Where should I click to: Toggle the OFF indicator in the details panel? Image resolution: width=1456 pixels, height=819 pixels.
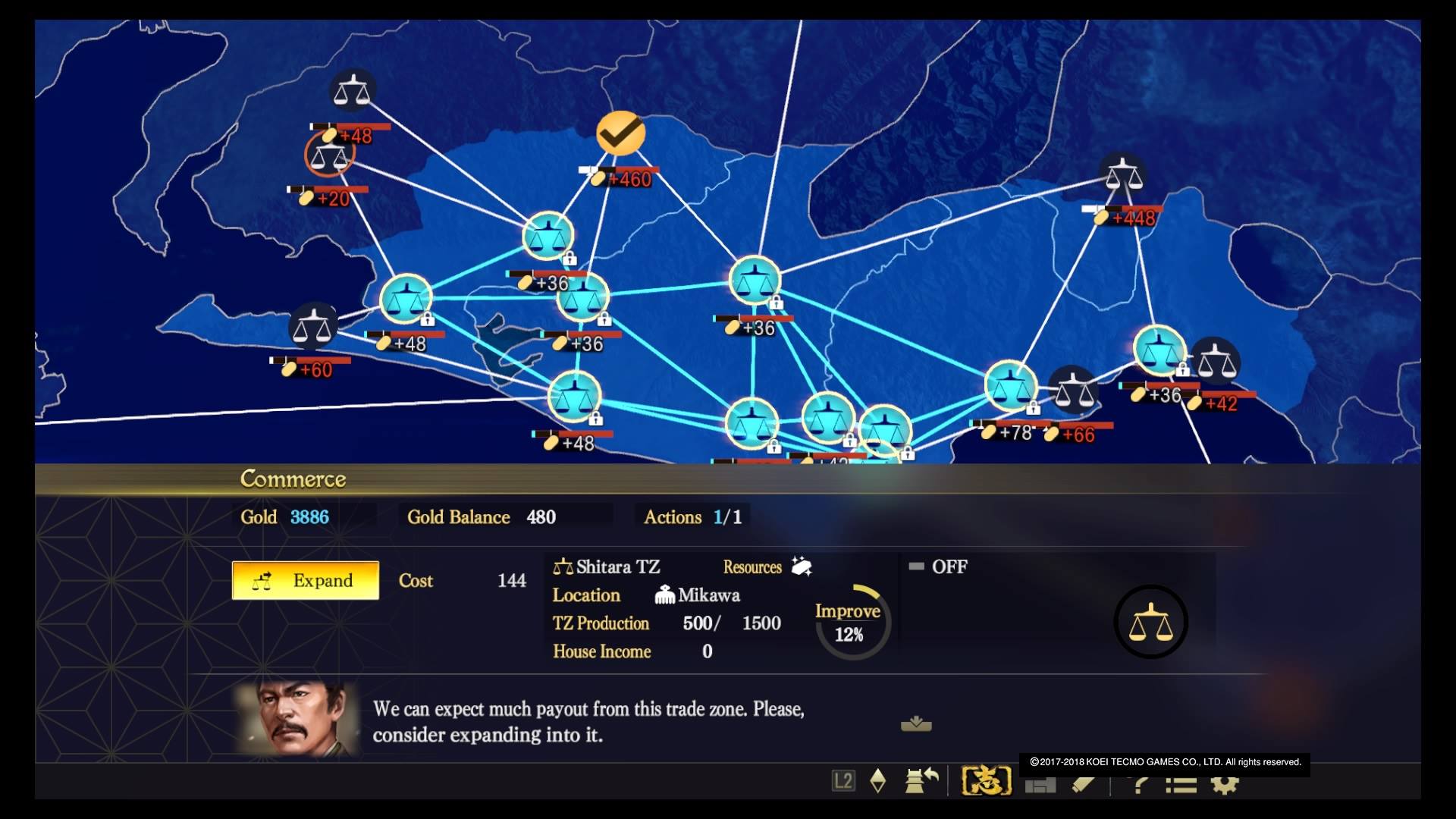pos(937,566)
